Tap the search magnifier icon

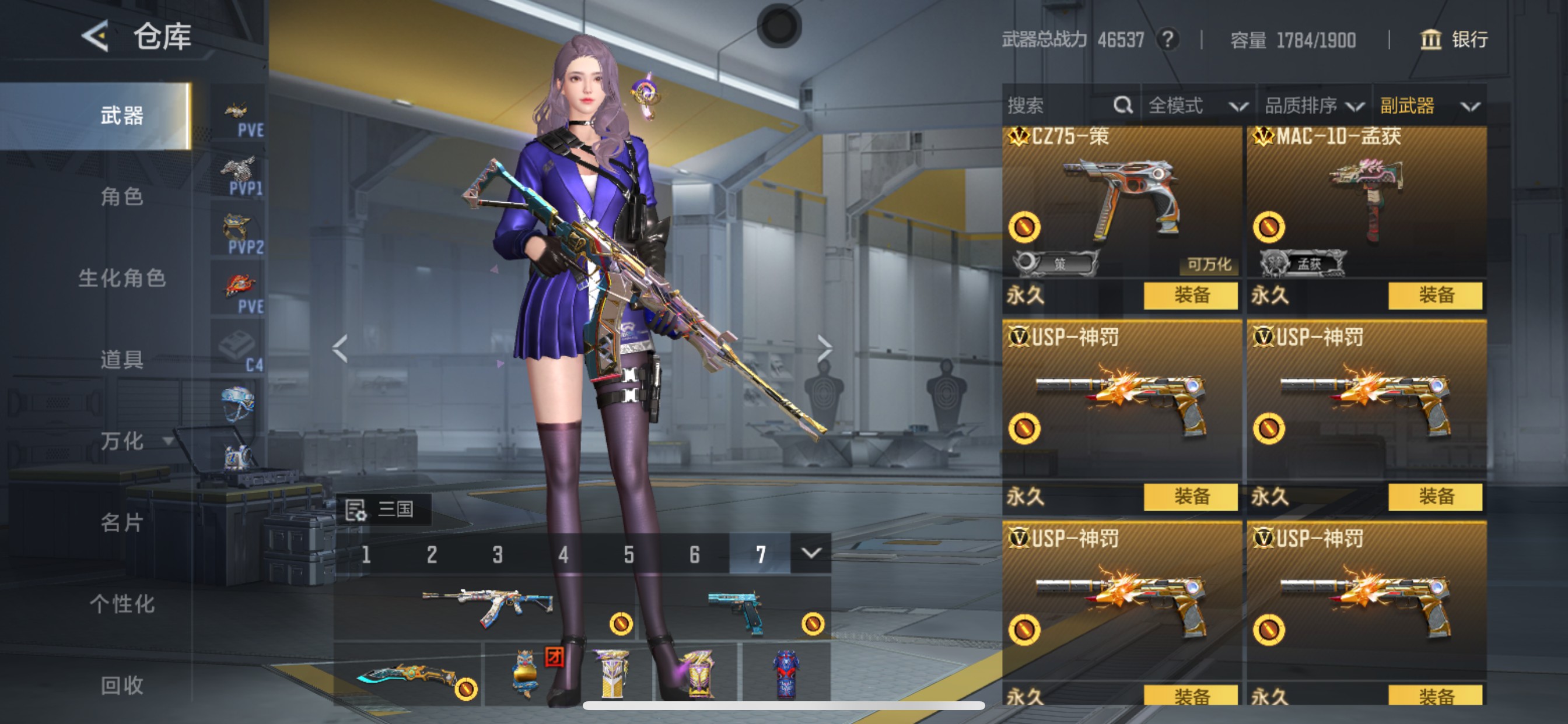click(1123, 105)
